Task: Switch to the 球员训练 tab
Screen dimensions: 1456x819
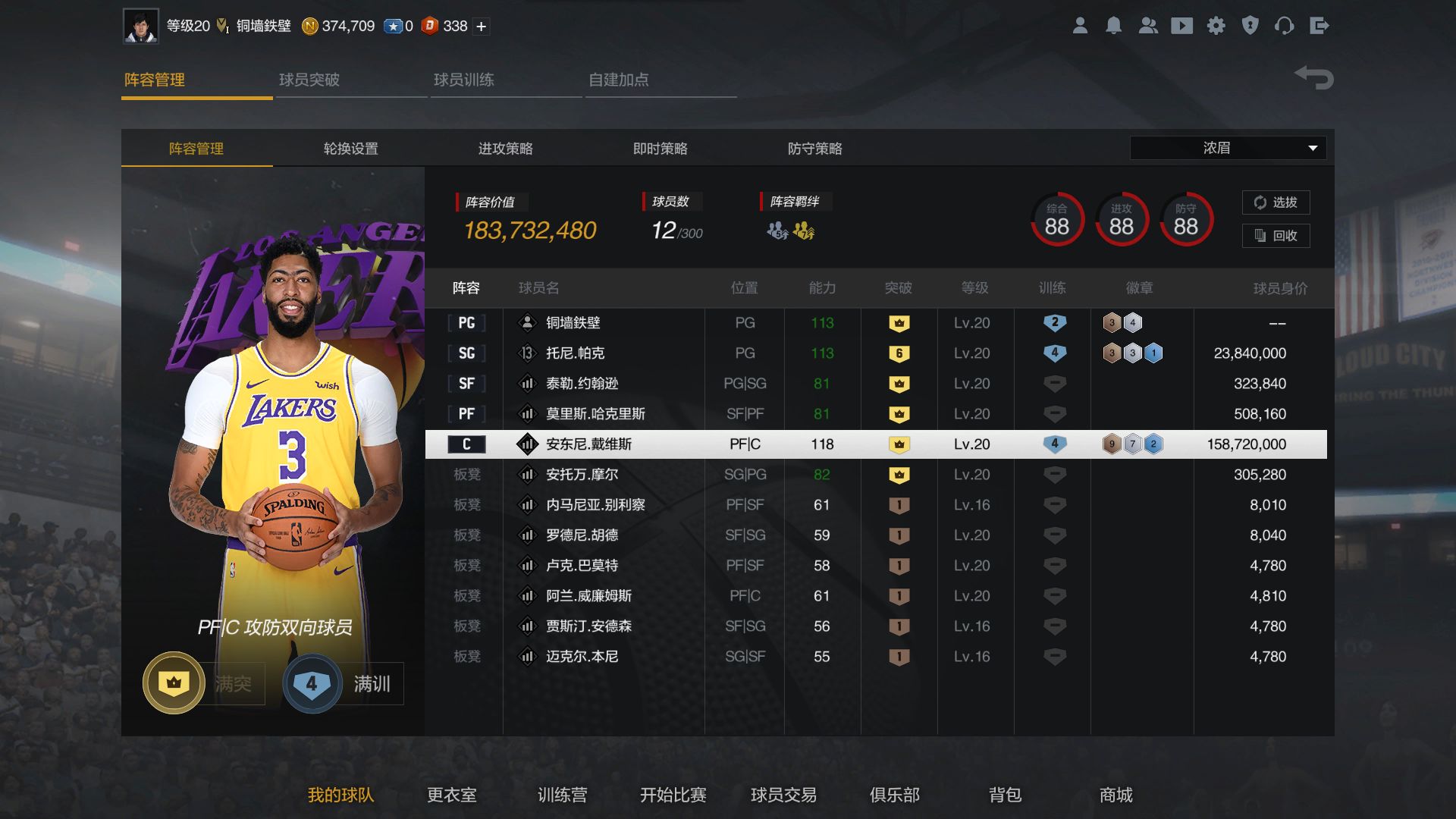Action: click(464, 79)
